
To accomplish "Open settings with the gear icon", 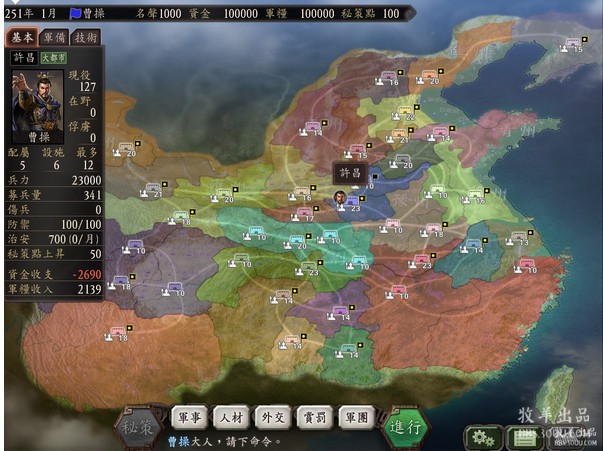I will pos(484,437).
